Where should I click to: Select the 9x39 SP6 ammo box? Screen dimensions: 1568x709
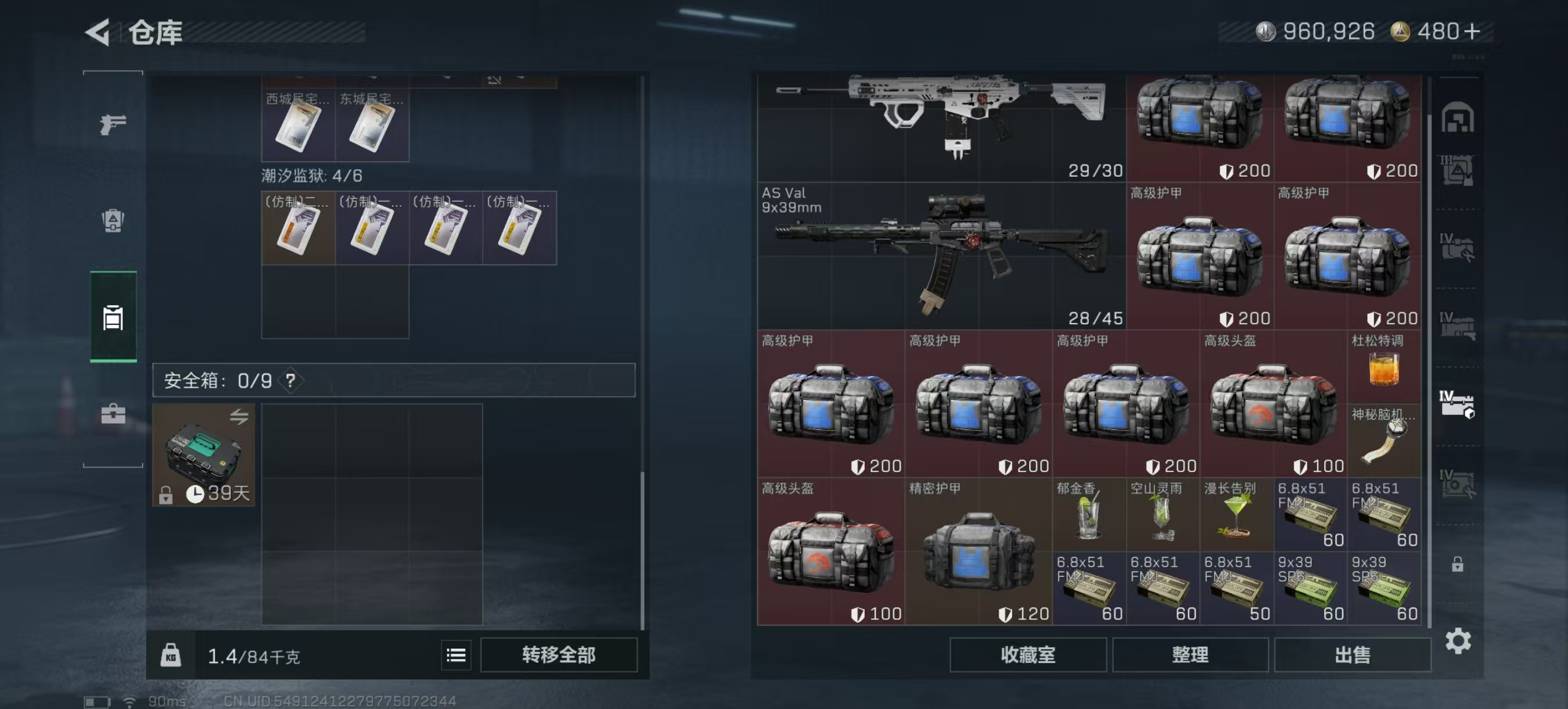(1312, 588)
